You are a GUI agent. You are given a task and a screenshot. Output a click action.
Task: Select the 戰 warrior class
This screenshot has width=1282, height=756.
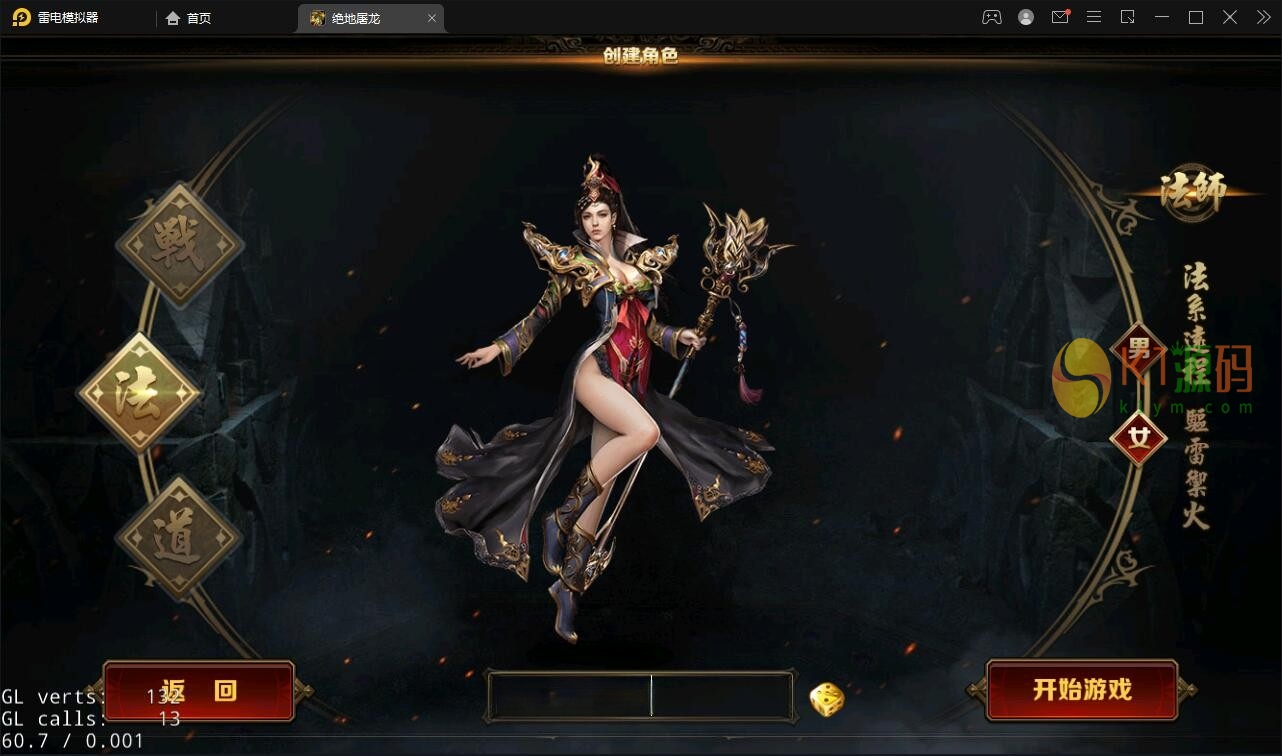180,245
